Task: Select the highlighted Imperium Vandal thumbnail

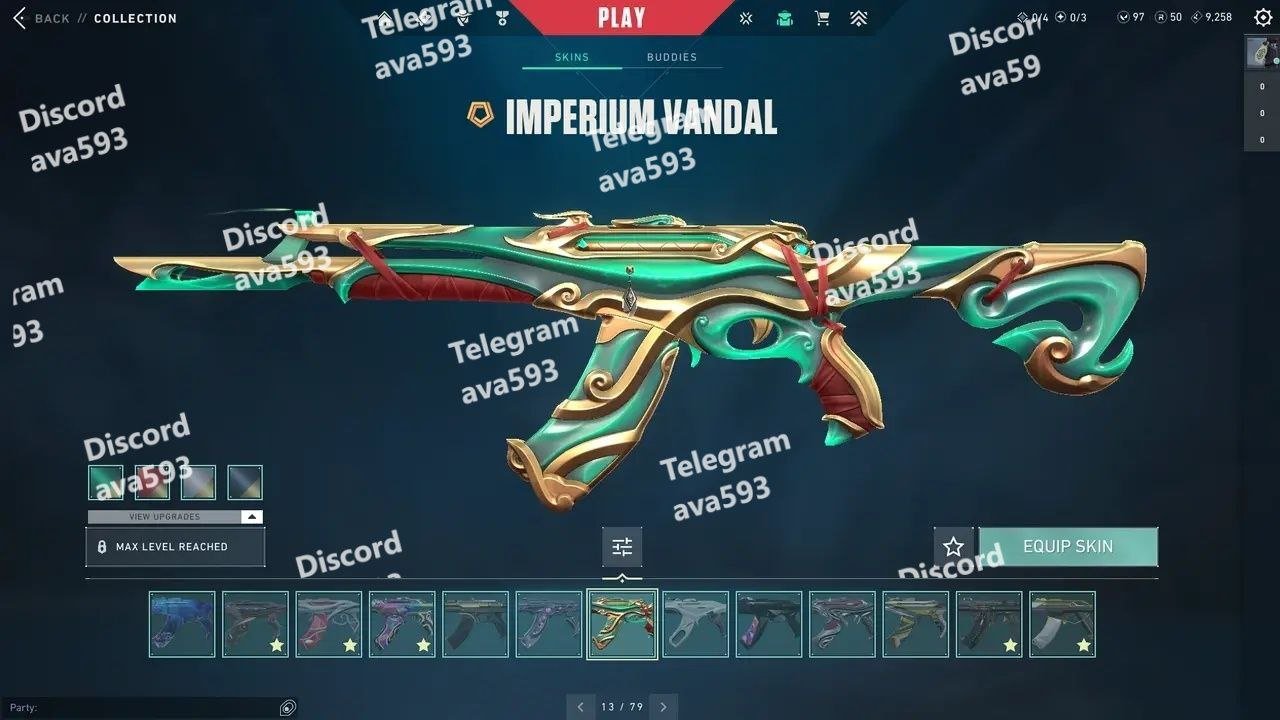Action: tap(622, 624)
